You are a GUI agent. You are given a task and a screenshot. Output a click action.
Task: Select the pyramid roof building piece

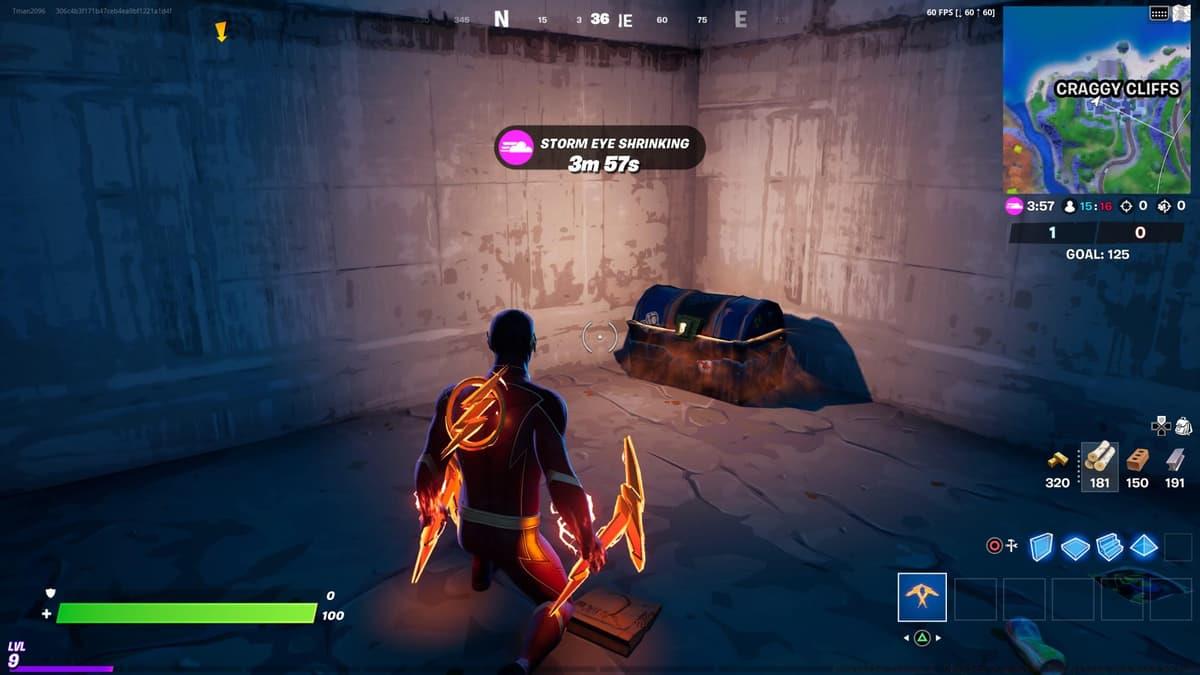point(1144,546)
